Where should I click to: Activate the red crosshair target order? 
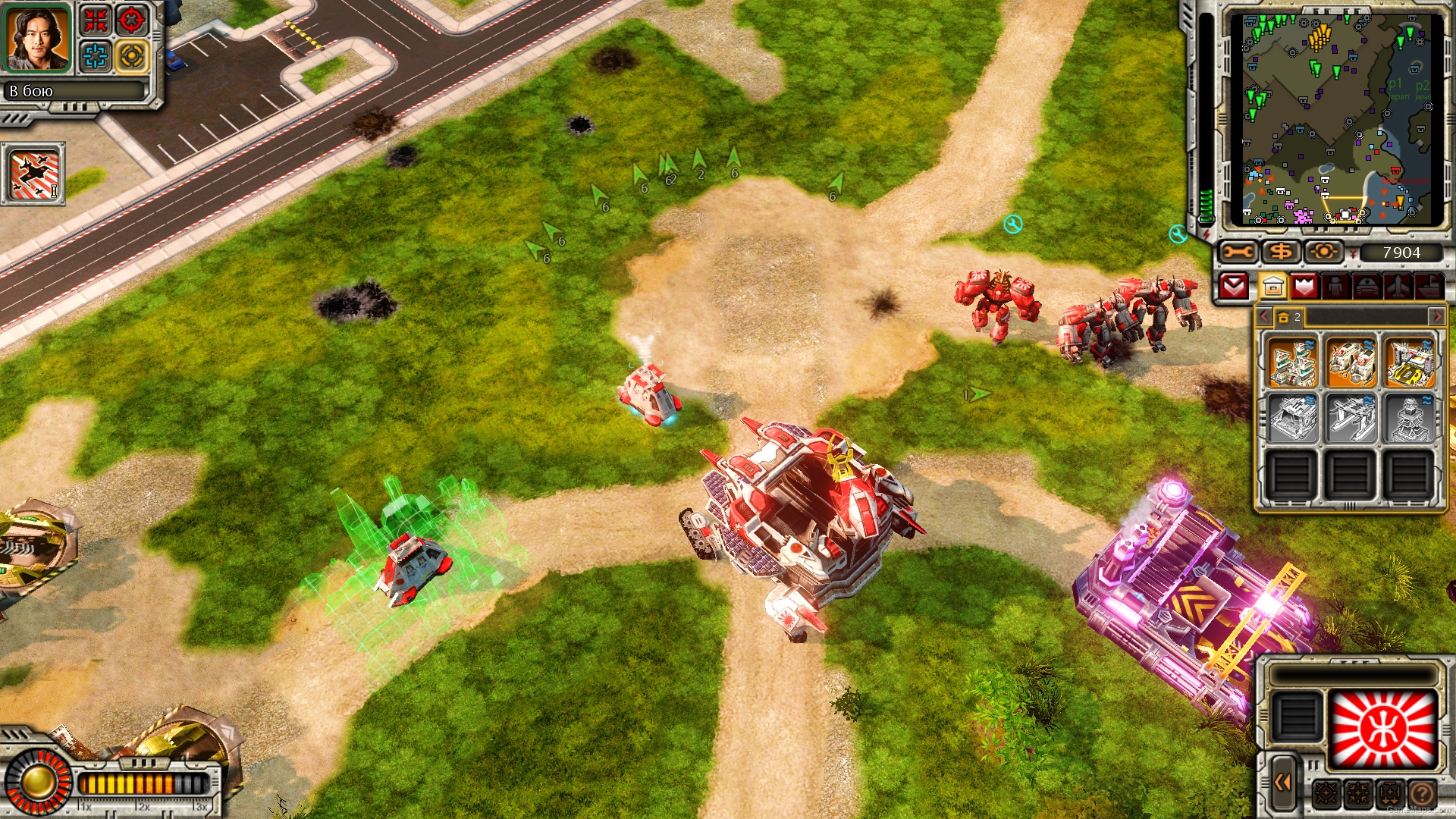131,20
